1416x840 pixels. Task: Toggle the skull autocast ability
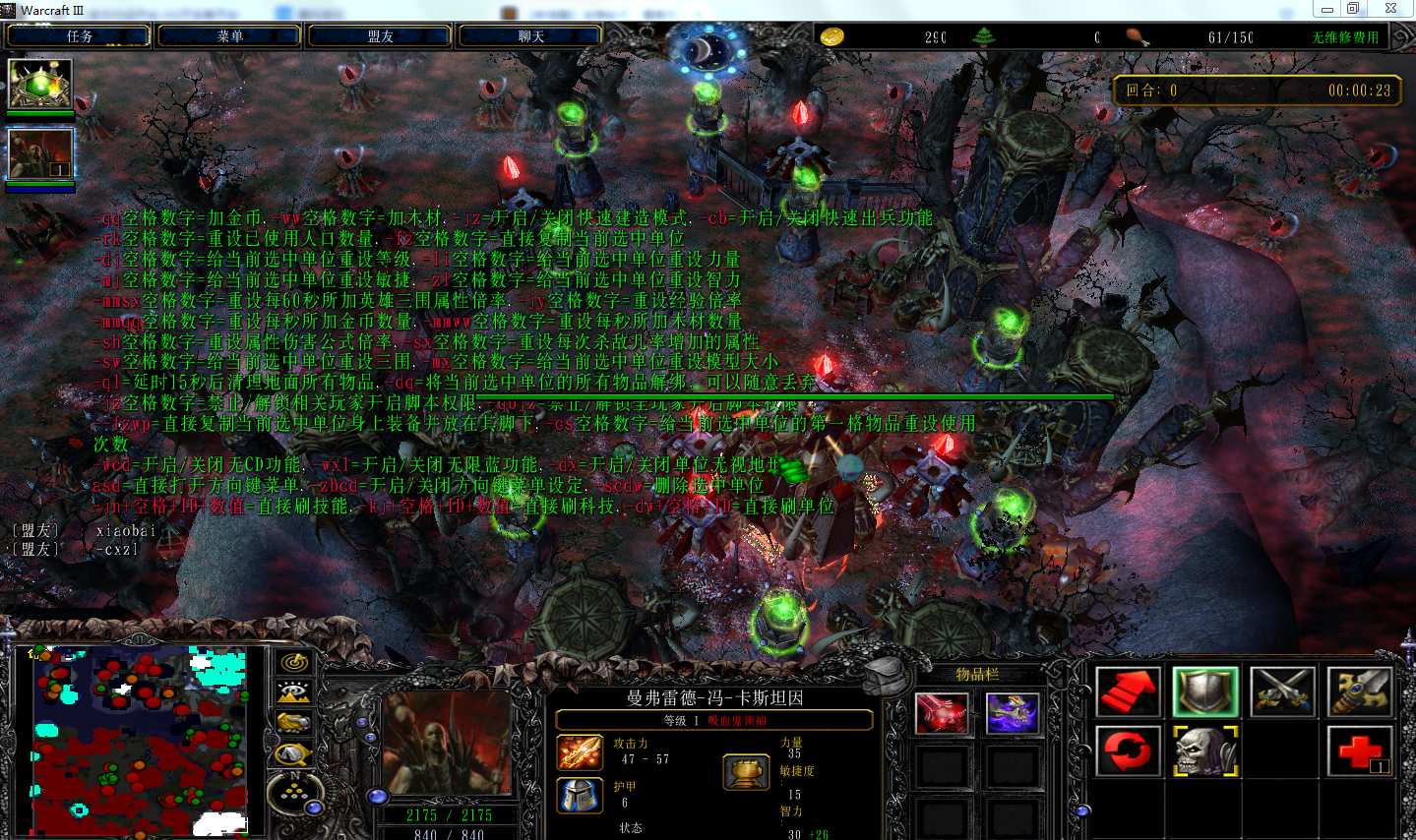click(x=1204, y=751)
